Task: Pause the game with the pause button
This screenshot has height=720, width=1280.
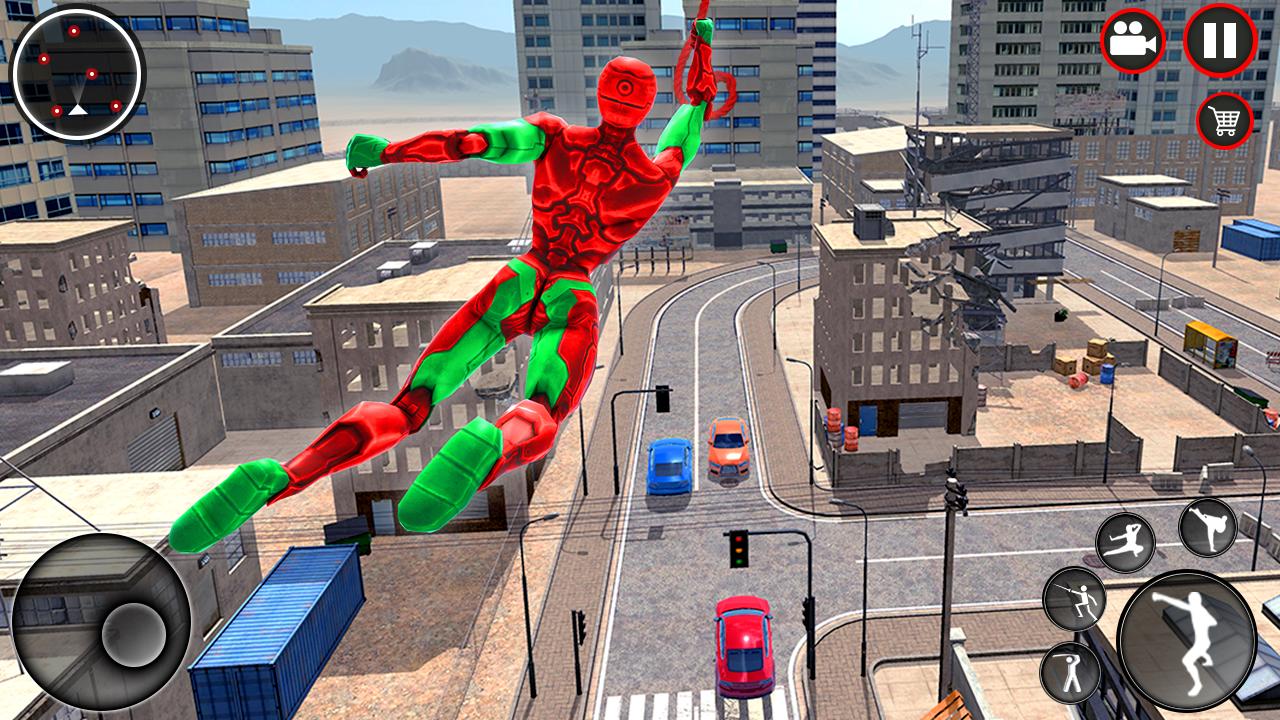Action: [1219, 40]
